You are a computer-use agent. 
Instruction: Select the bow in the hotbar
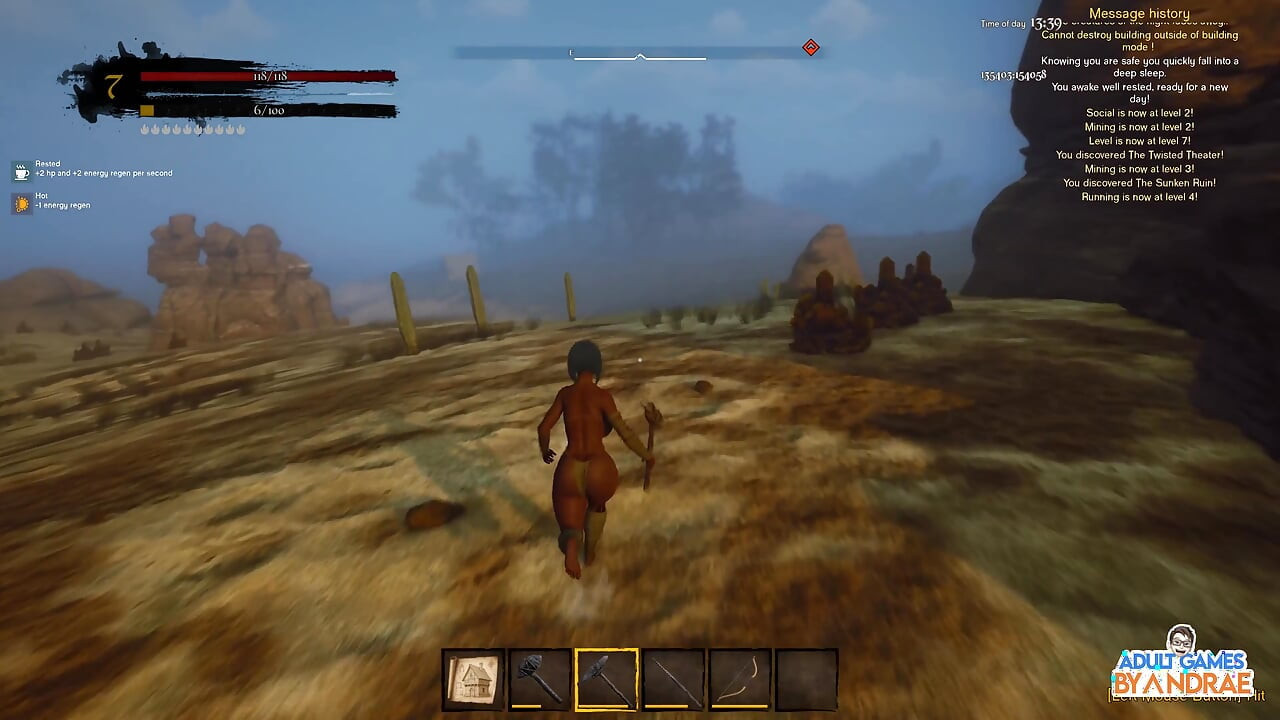738,677
